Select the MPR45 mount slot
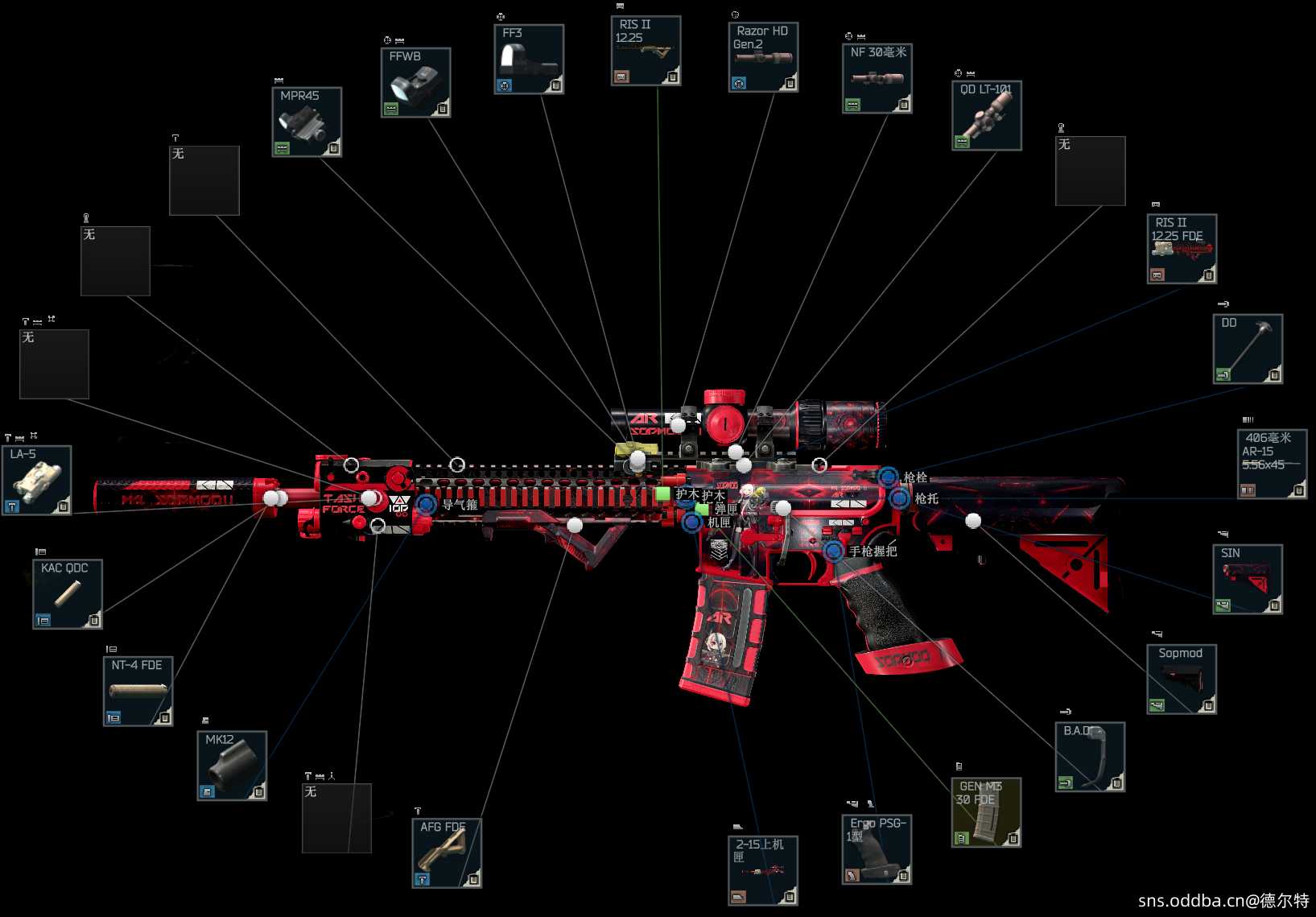1316x917 pixels. [307, 122]
